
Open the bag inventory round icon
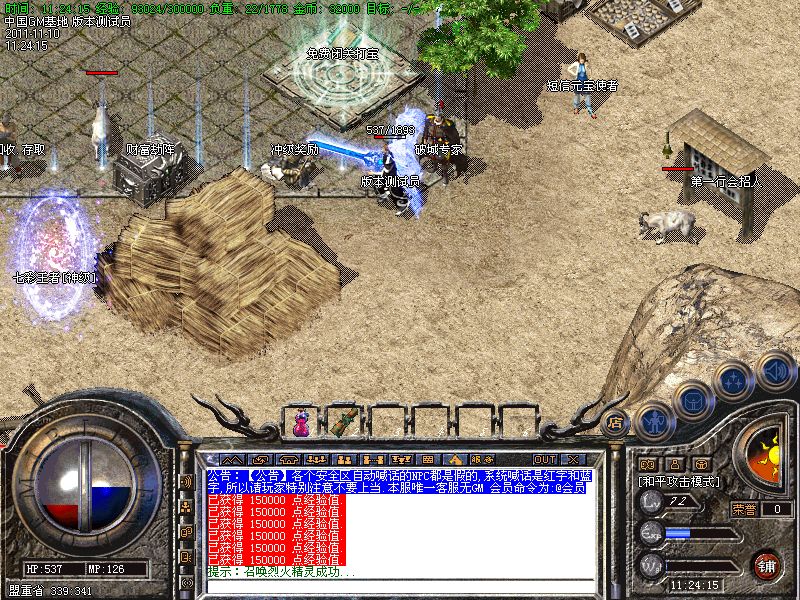point(692,402)
